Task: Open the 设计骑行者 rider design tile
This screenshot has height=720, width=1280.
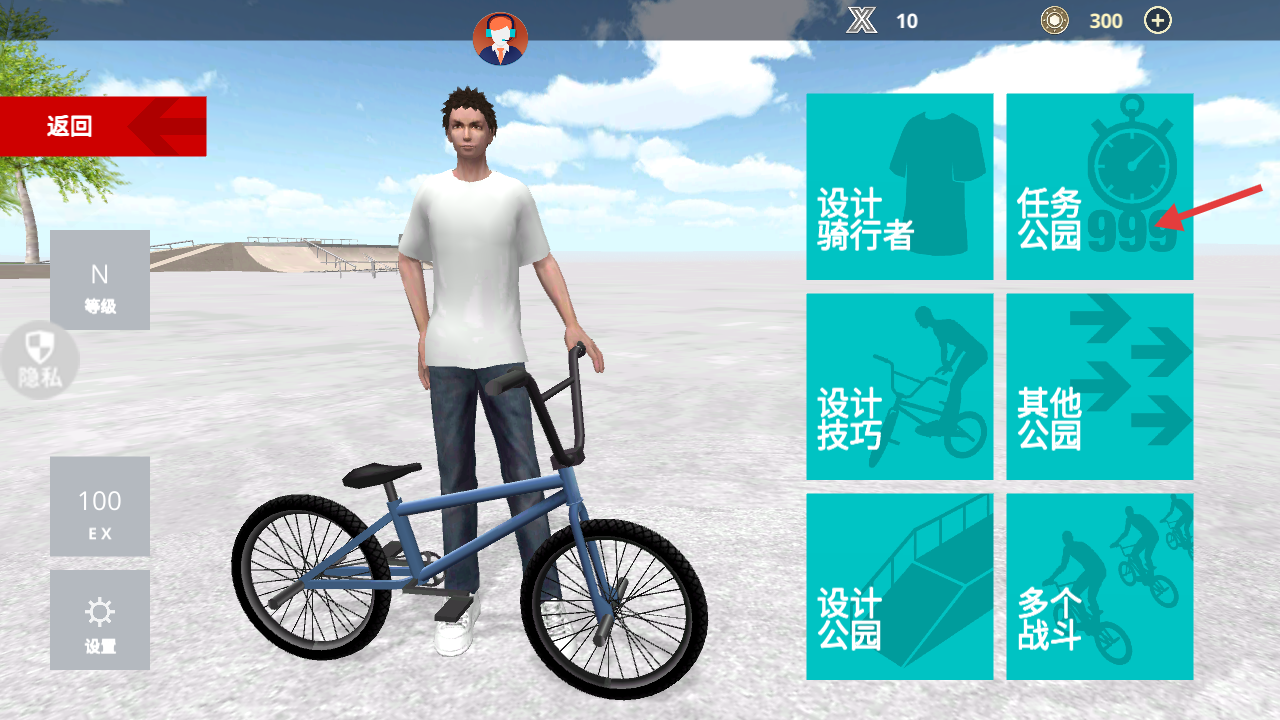Action: pyautogui.click(x=899, y=187)
